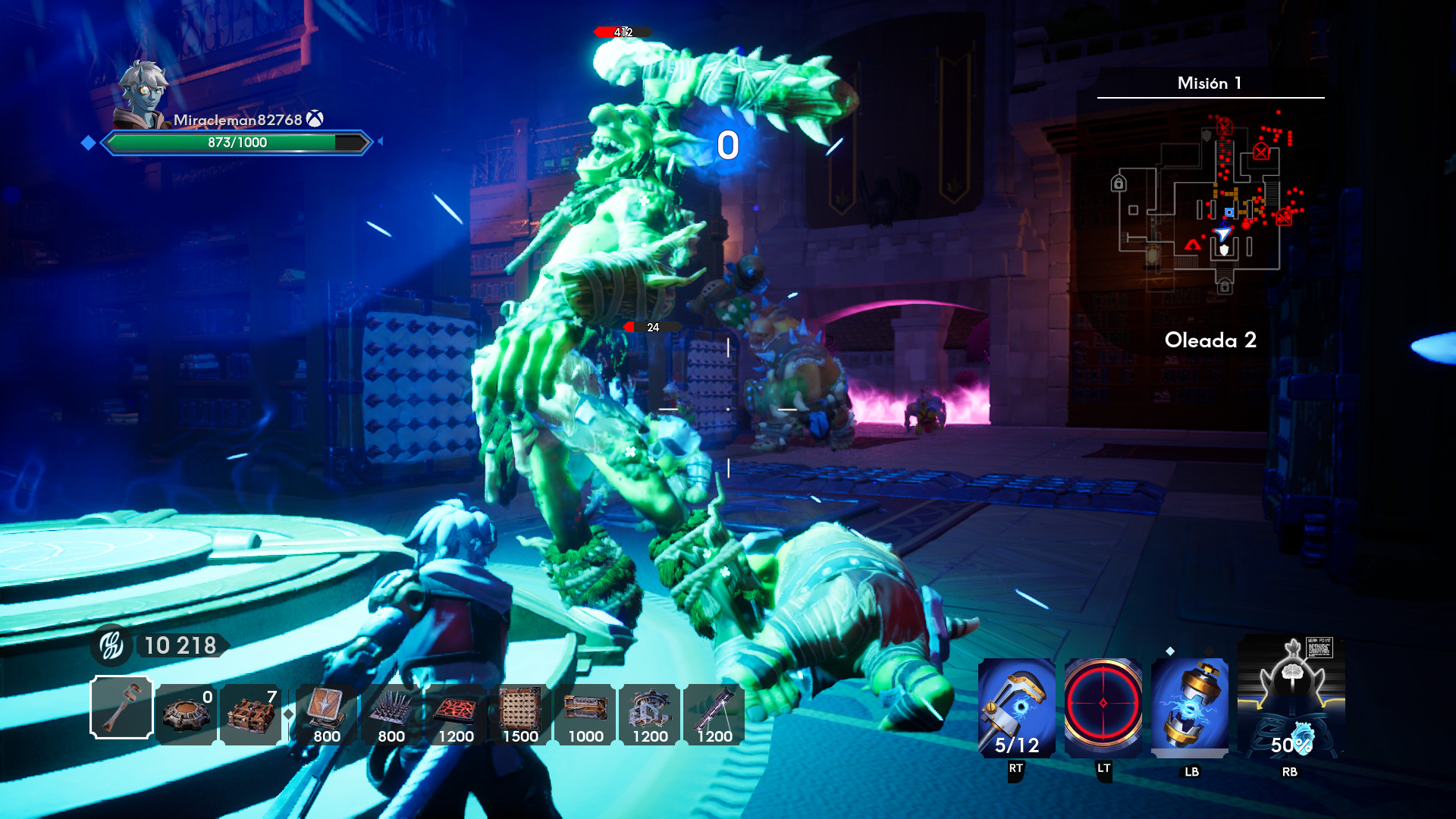The height and width of the screenshot is (819, 1456).
Task: Choose the long beam trap at the hotbar's end
Action: tap(714, 714)
